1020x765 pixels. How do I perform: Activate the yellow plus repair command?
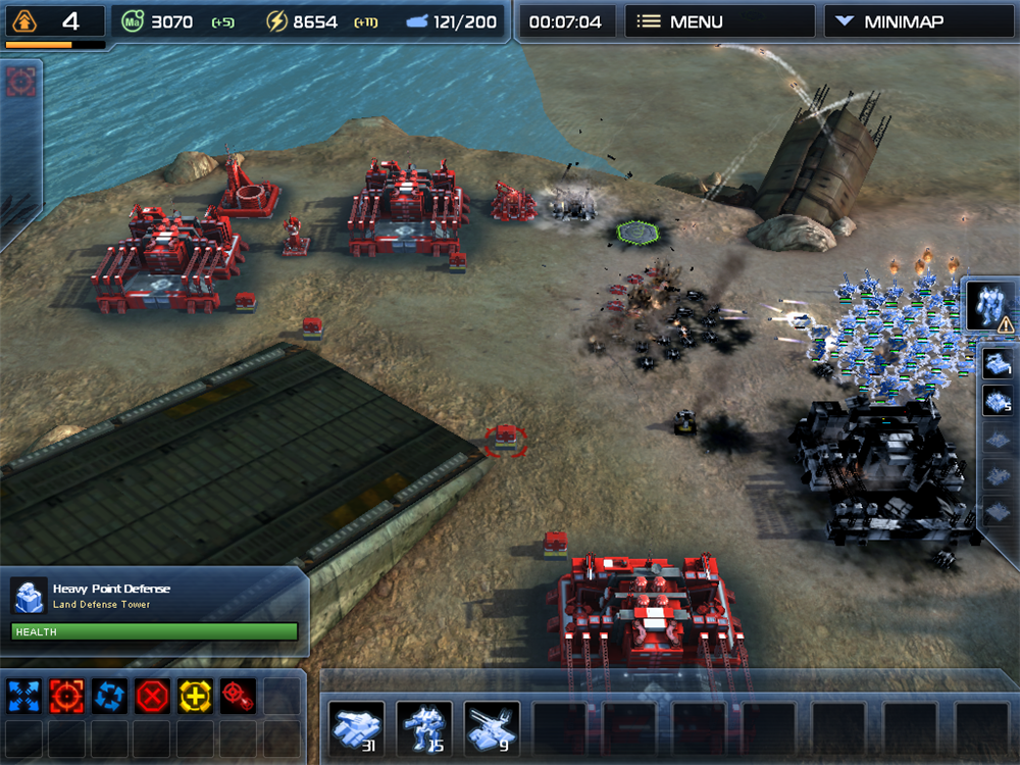(x=195, y=695)
